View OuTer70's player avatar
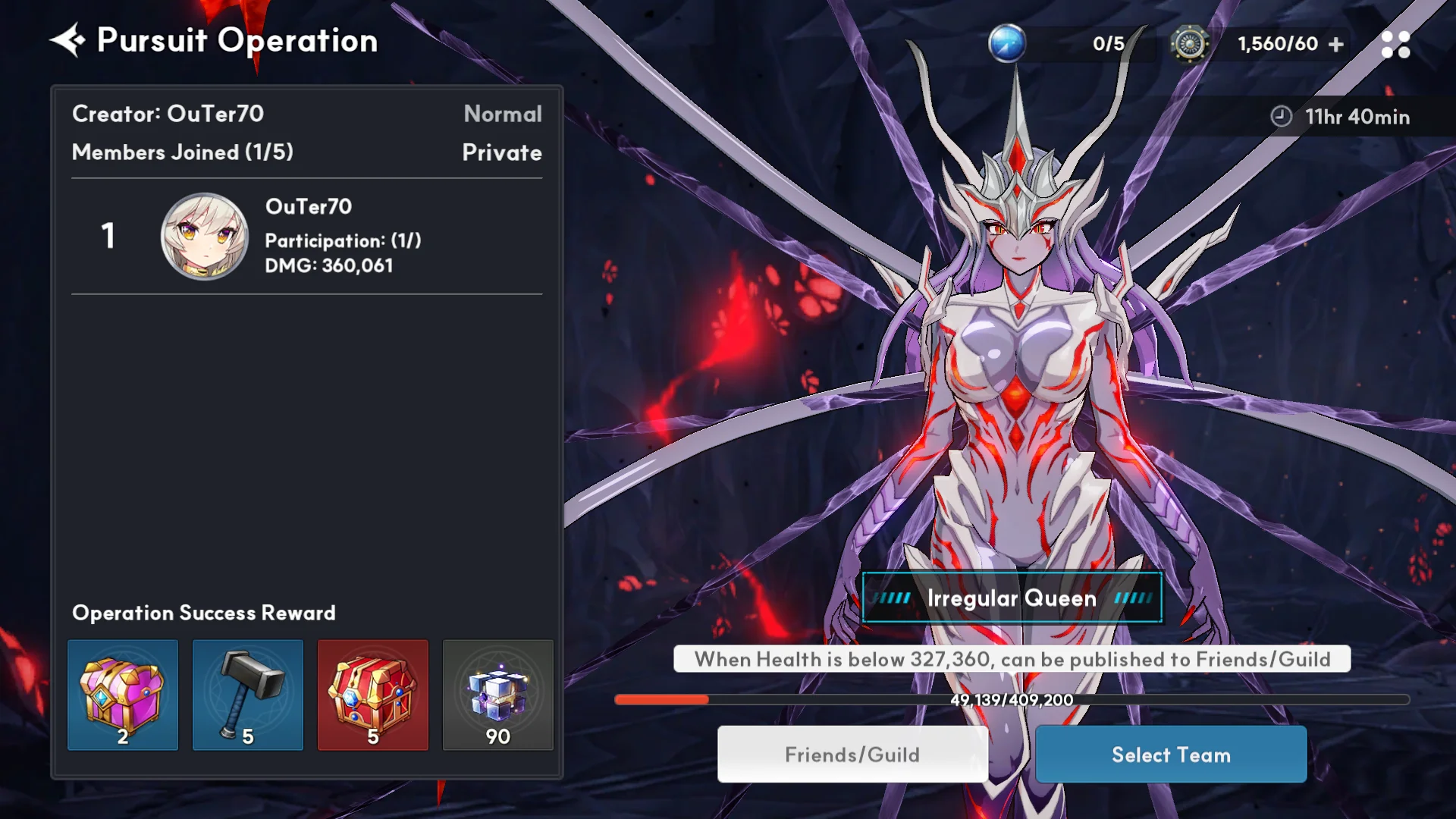The image size is (1456, 819). [x=204, y=236]
